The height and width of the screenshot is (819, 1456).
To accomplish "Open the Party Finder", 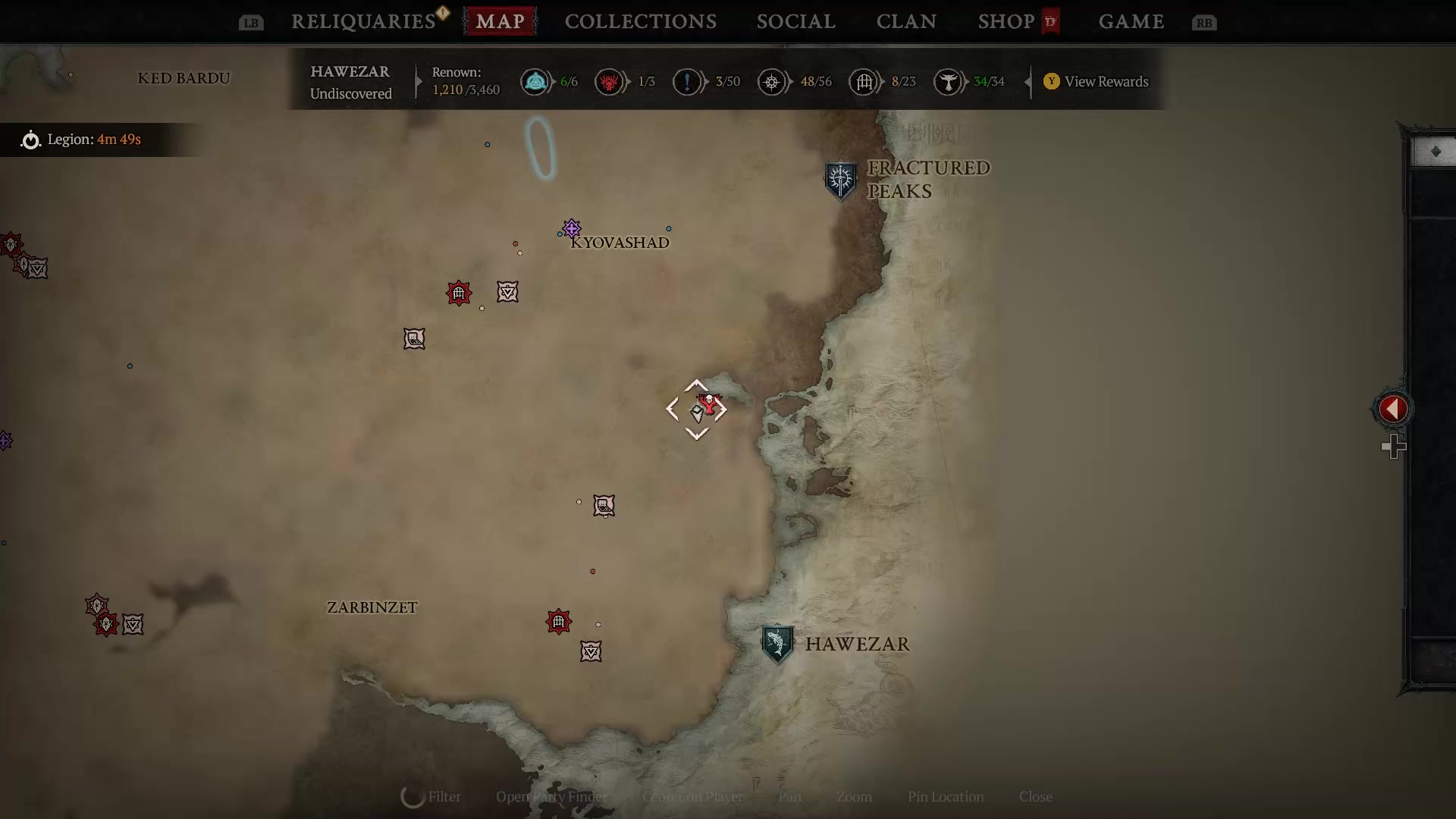I will click(551, 797).
